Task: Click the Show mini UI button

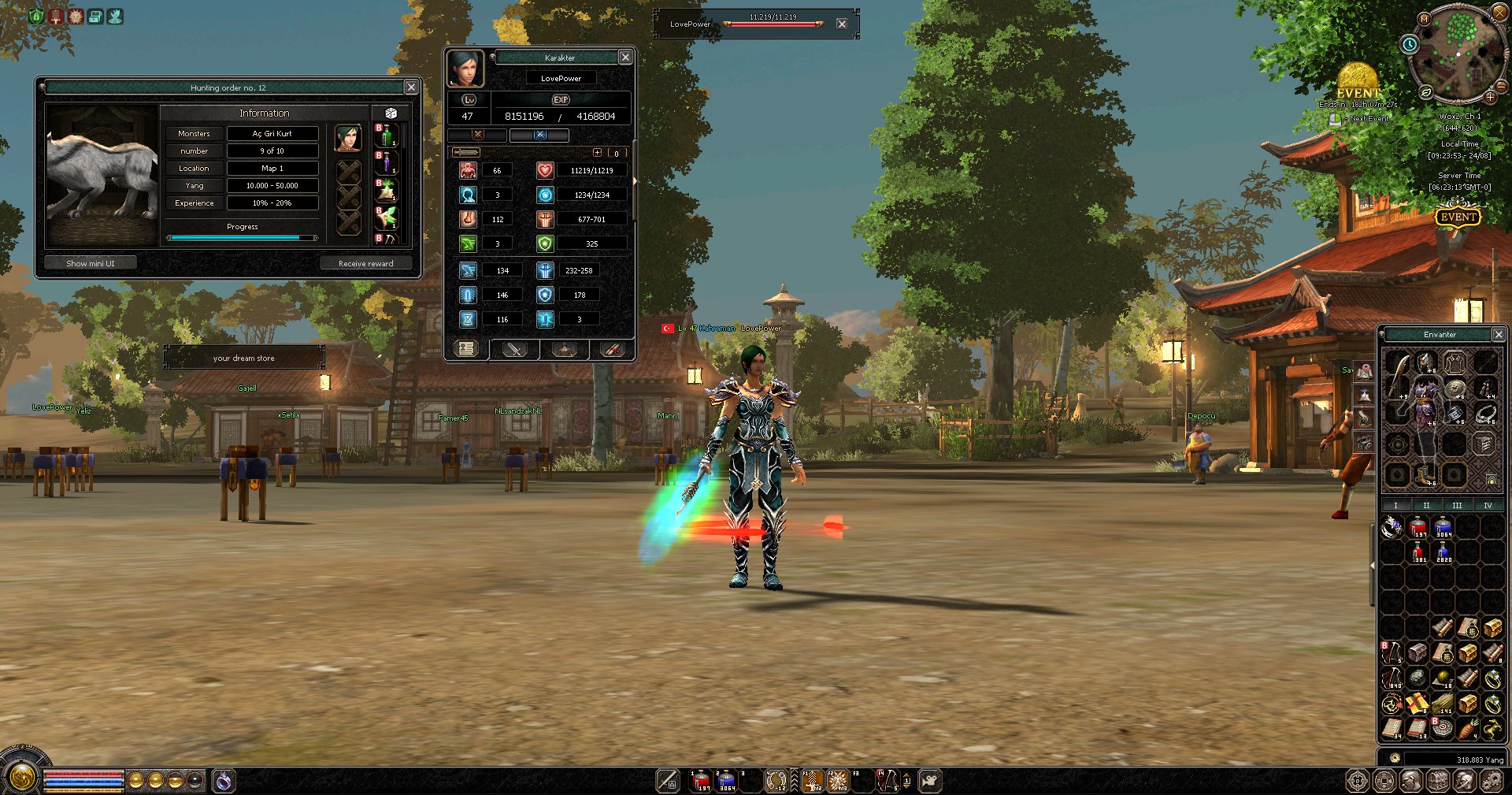Action: click(x=91, y=263)
